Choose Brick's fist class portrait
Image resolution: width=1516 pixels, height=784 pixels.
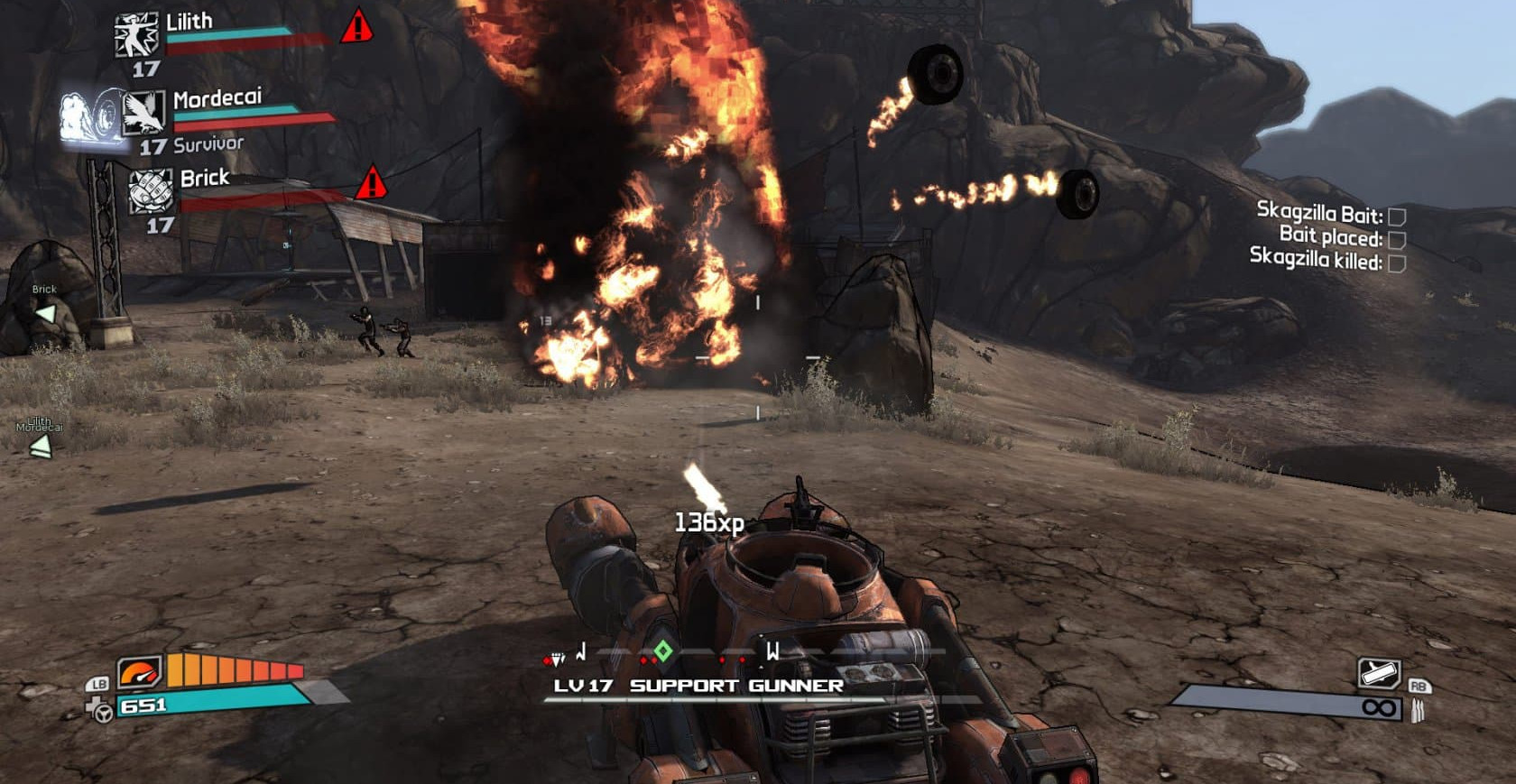(x=150, y=191)
